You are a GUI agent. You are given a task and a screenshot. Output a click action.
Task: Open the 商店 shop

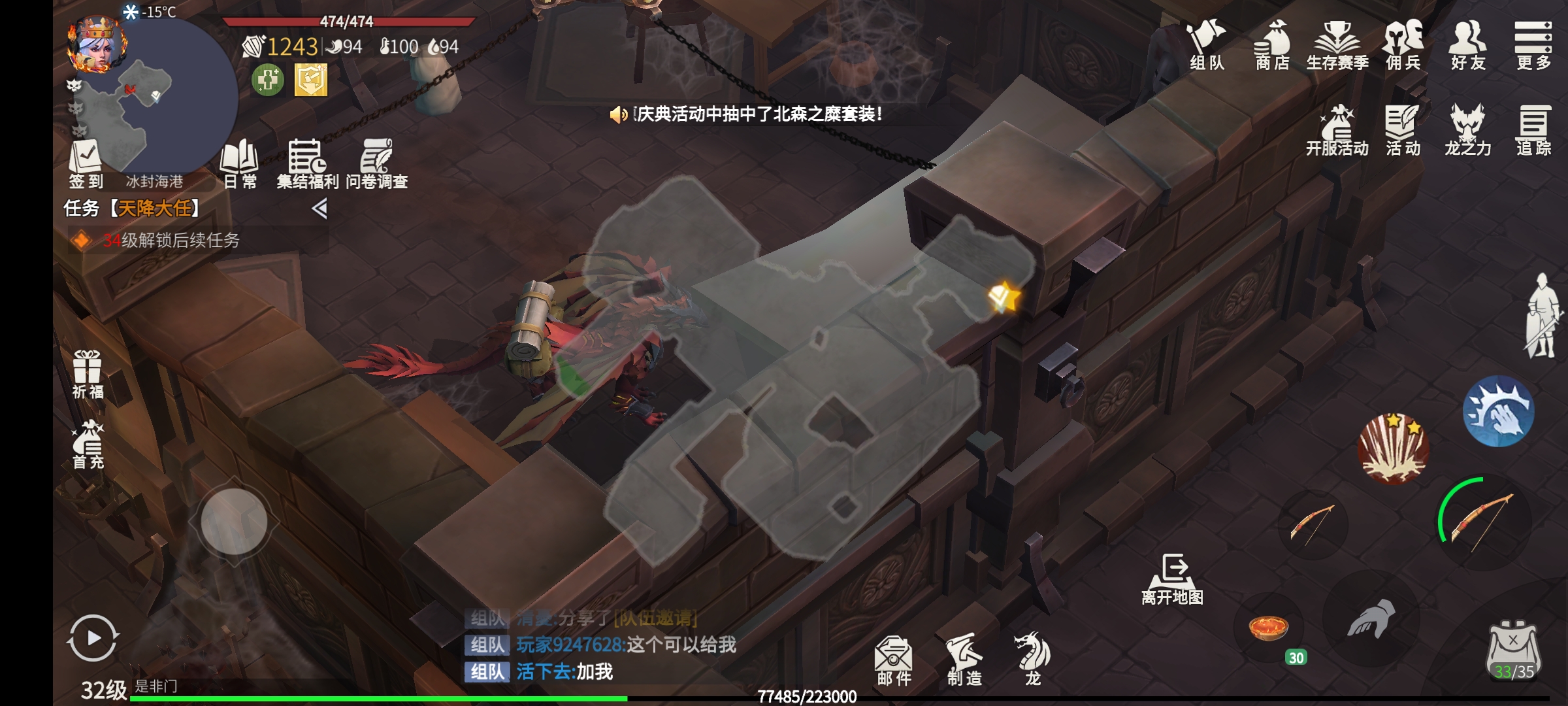1272,44
